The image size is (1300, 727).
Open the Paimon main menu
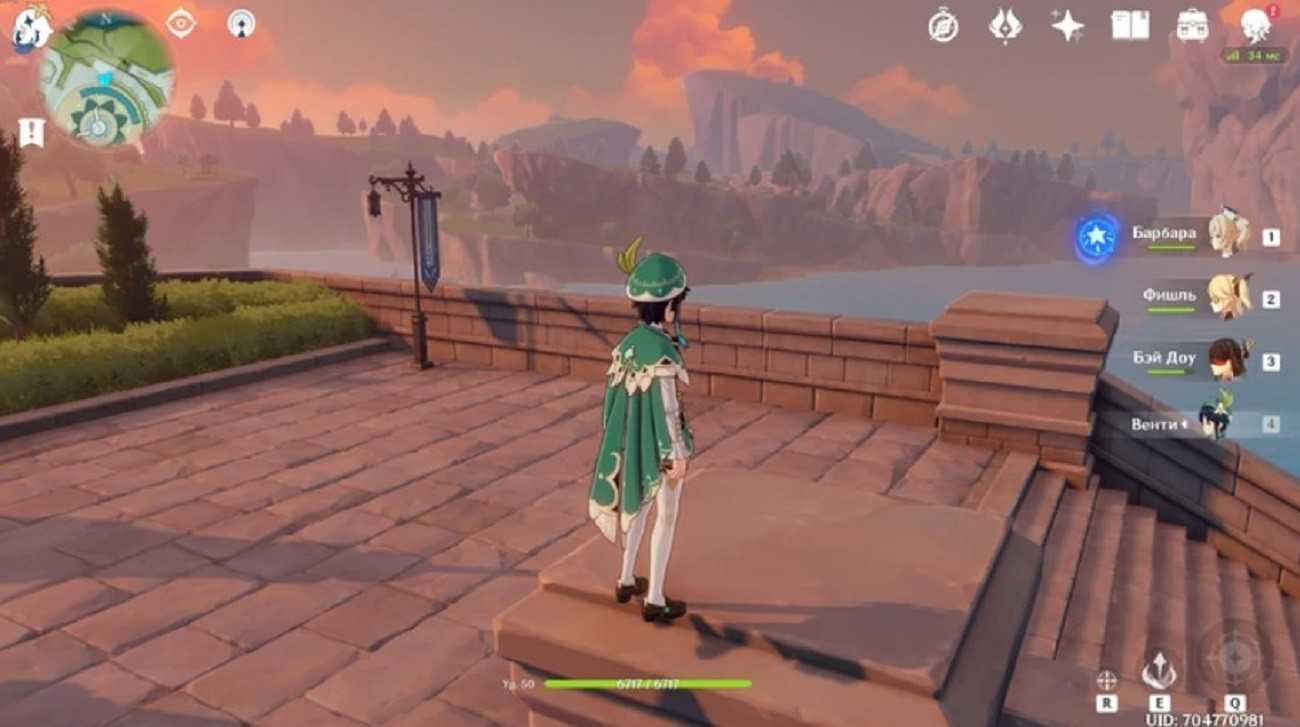click(x=30, y=30)
